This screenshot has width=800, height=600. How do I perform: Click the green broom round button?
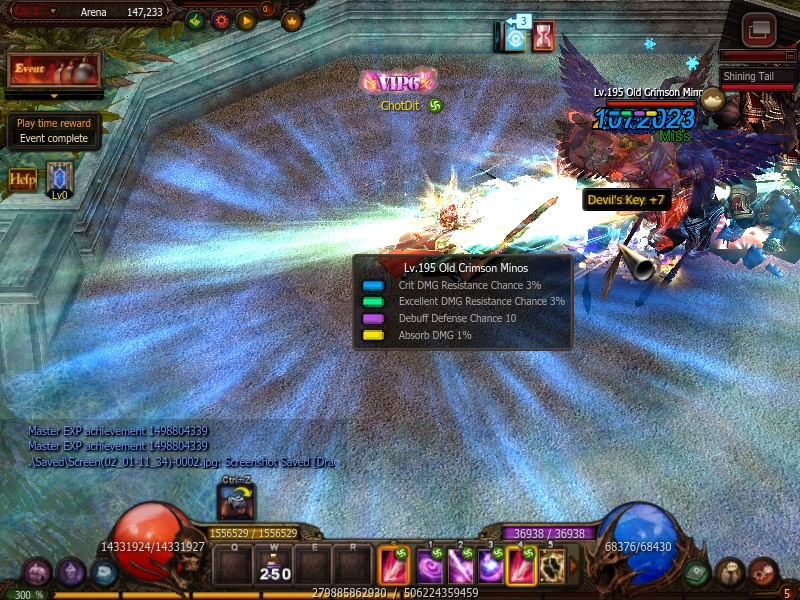(x=194, y=20)
